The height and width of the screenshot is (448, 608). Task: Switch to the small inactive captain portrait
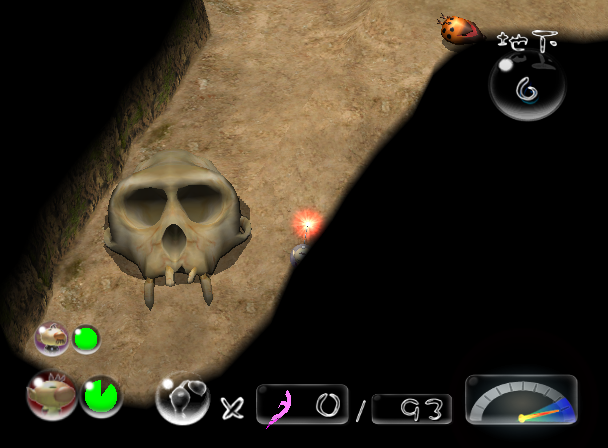(51, 338)
